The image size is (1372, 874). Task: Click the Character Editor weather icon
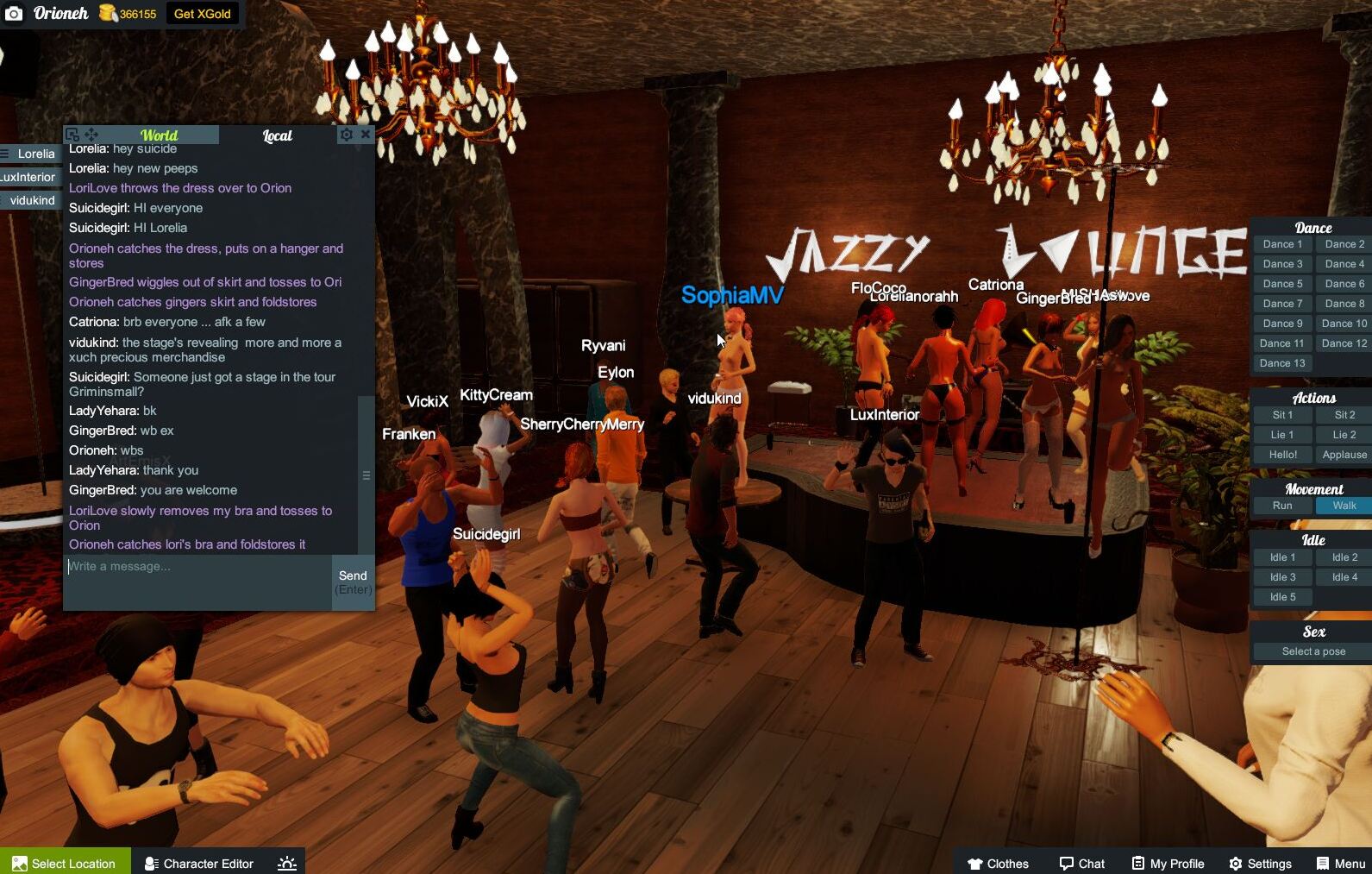(x=285, y=863)
